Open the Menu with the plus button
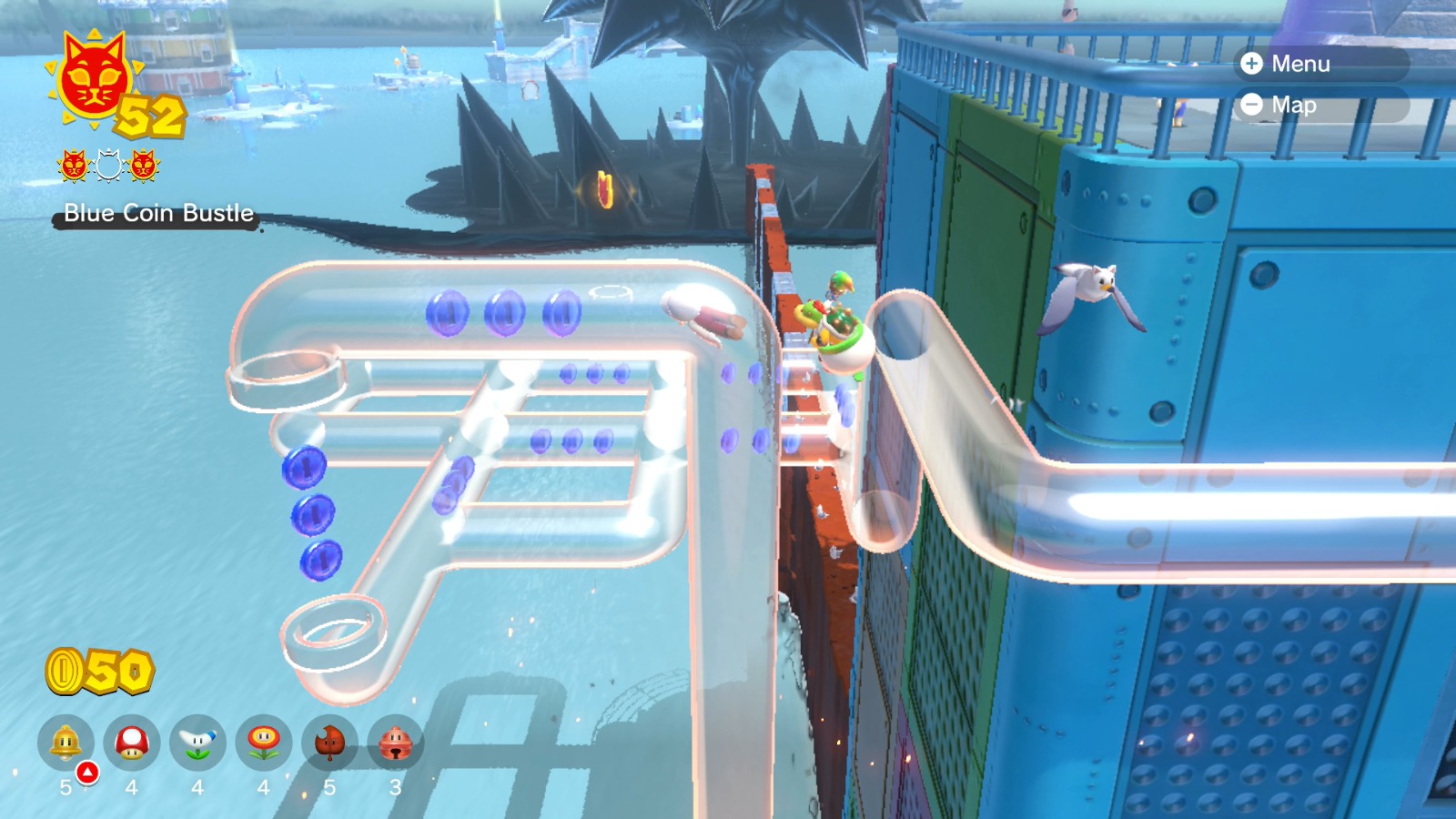The height and width of the screenshot is (819, 1456). 1253,65
